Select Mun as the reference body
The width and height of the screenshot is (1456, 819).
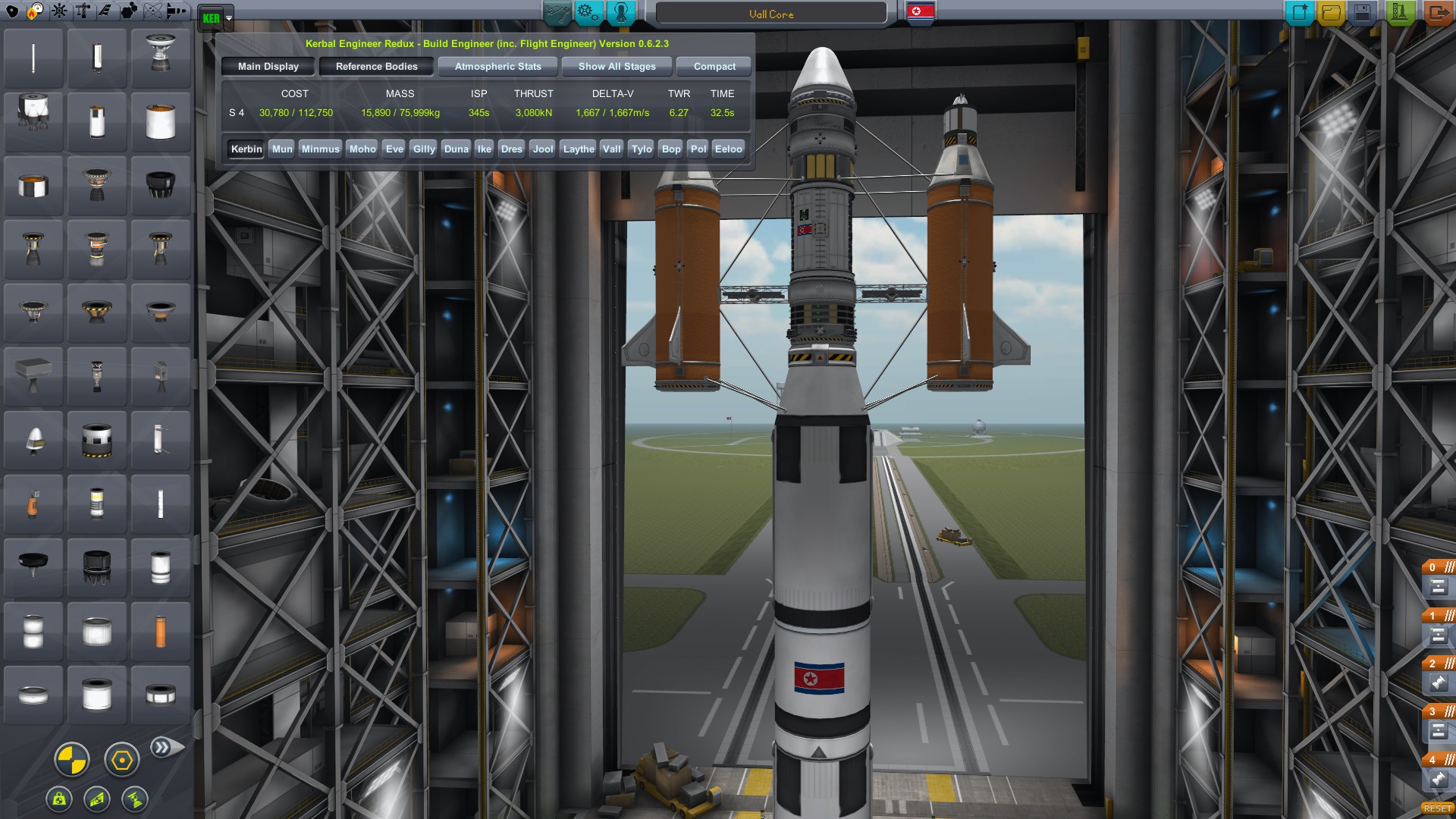(282, 149)
